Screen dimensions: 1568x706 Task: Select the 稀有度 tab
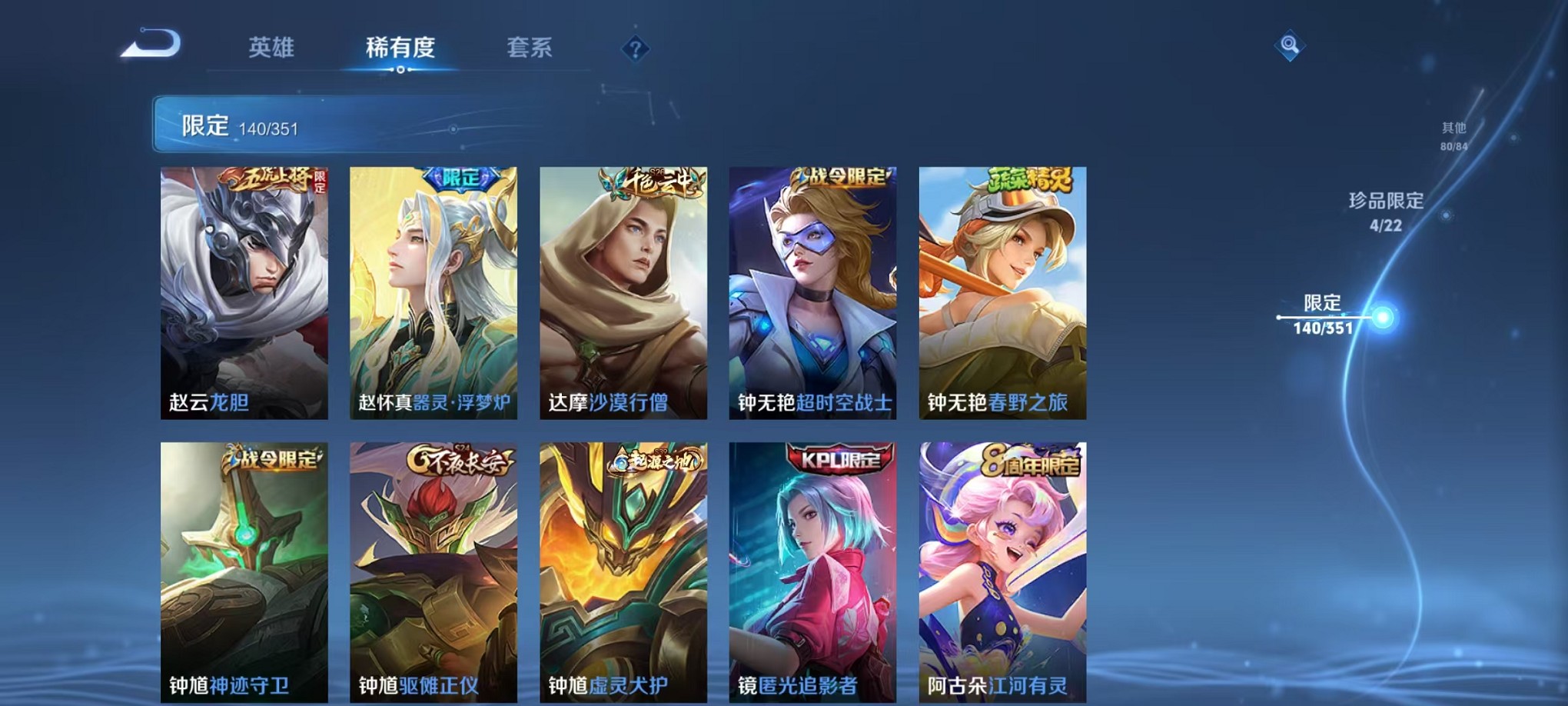(400, 48)
